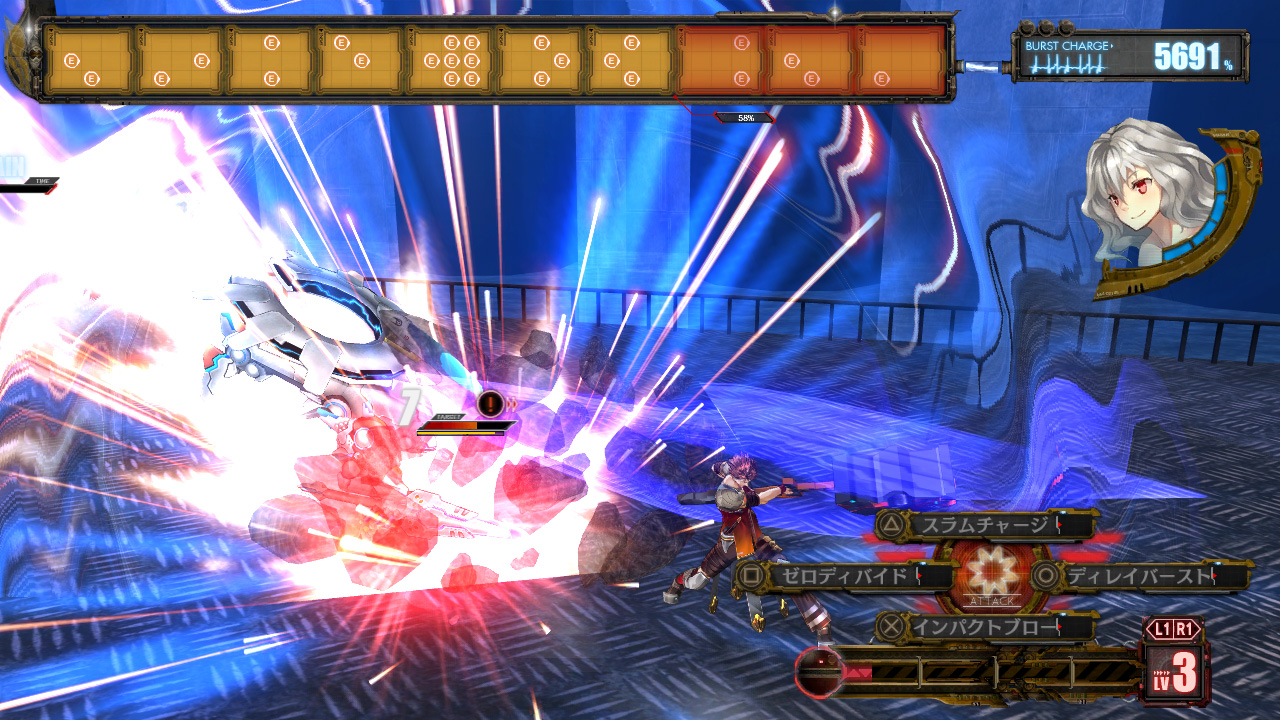This screenshot has width=1280, height=720.
Task: Select the スラムチャージ attack command
Action: point(984,524)
